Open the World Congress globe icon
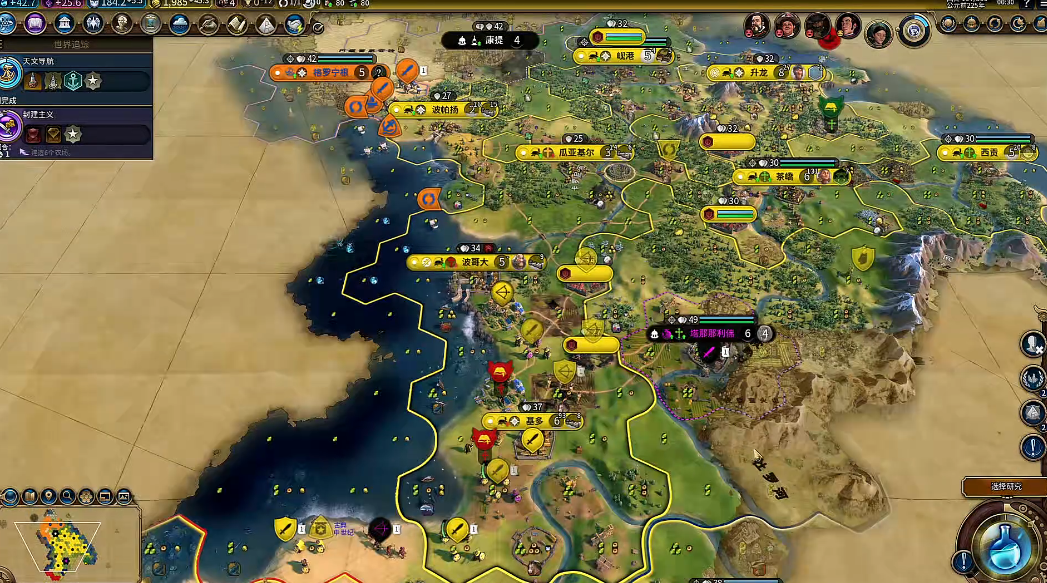Screen dimensions: 1047x583 [x=913, y=30]
